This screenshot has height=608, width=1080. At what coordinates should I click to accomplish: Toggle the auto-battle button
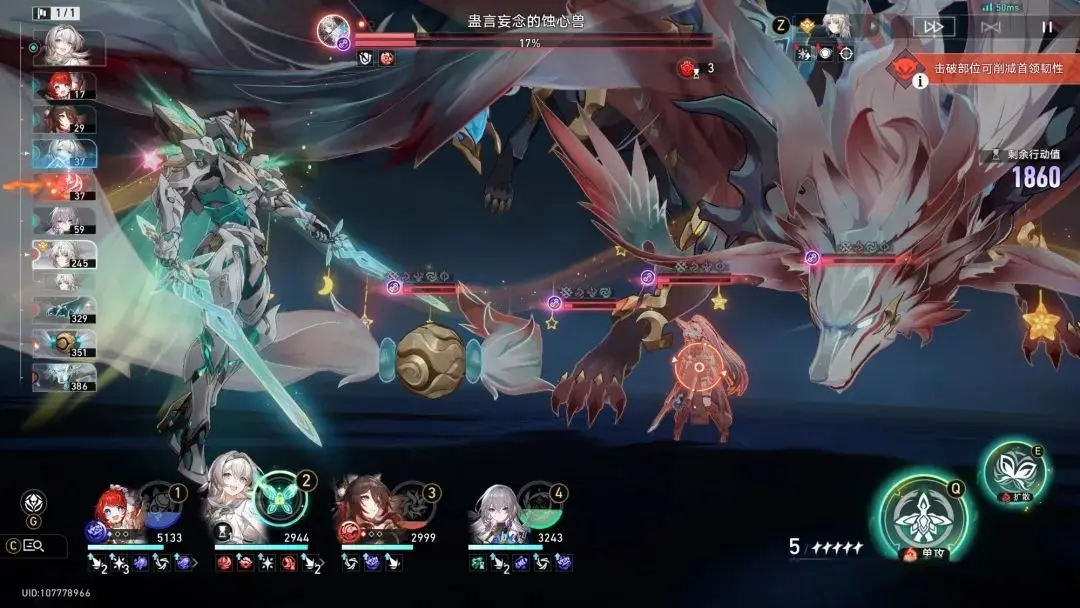coord(991,27)
